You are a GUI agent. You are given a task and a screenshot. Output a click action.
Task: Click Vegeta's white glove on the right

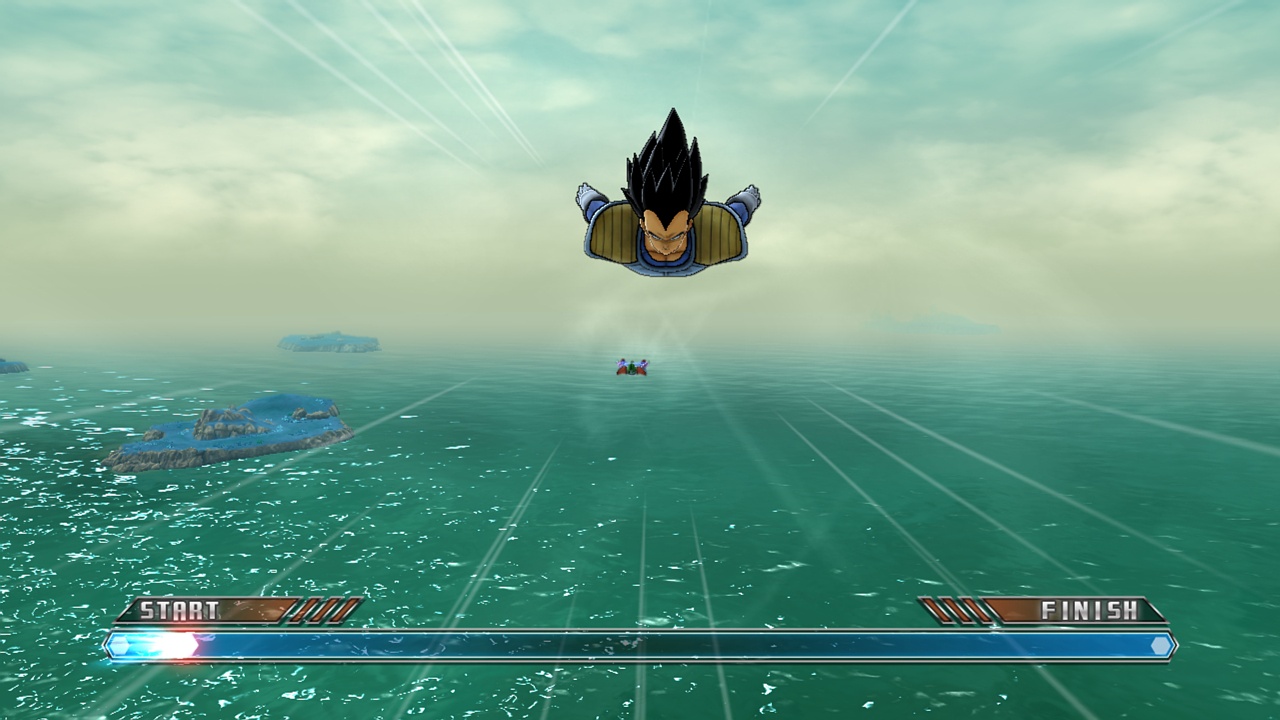[744, 194]
